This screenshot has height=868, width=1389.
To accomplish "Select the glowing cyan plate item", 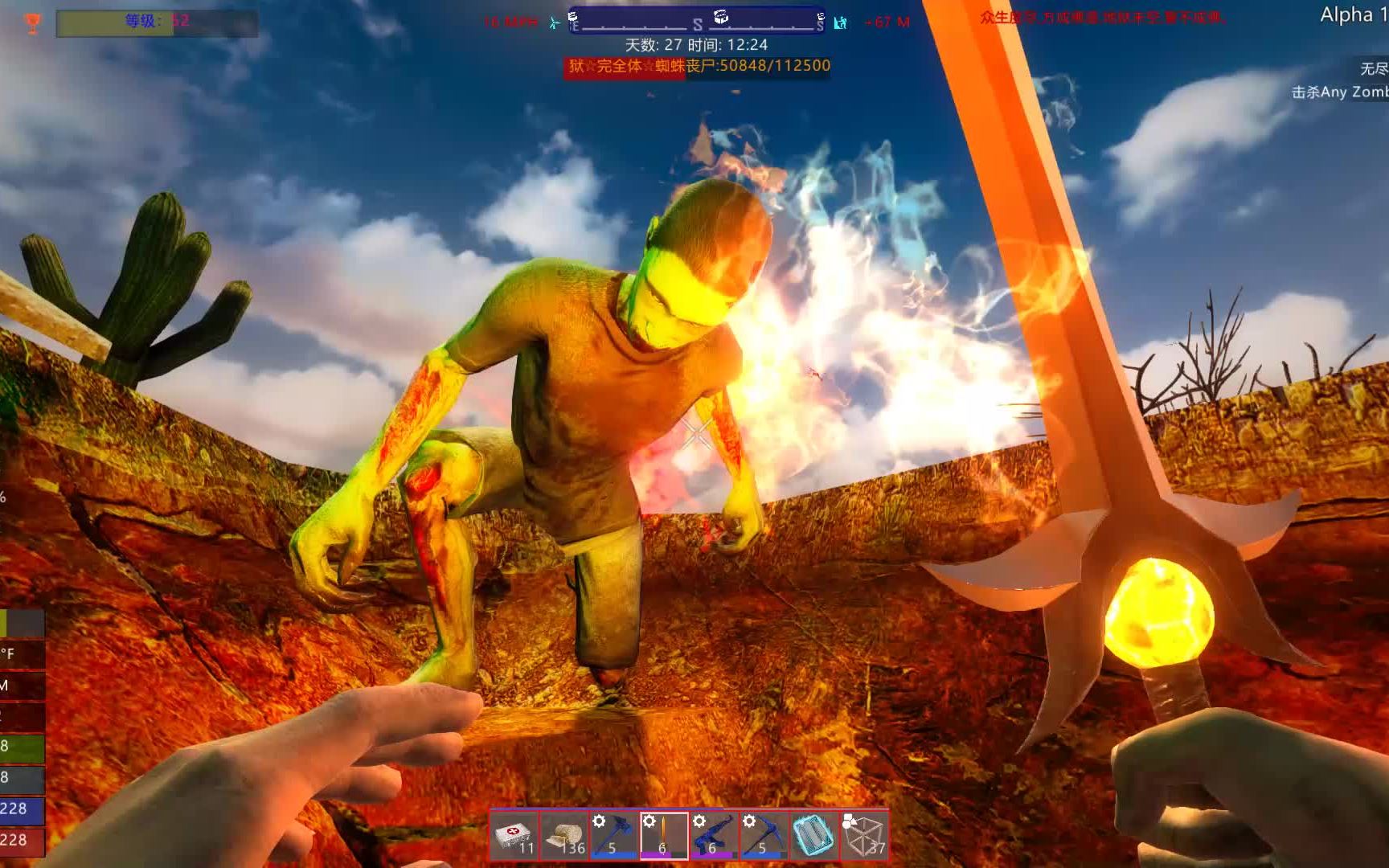I will (x=813, y=836).
